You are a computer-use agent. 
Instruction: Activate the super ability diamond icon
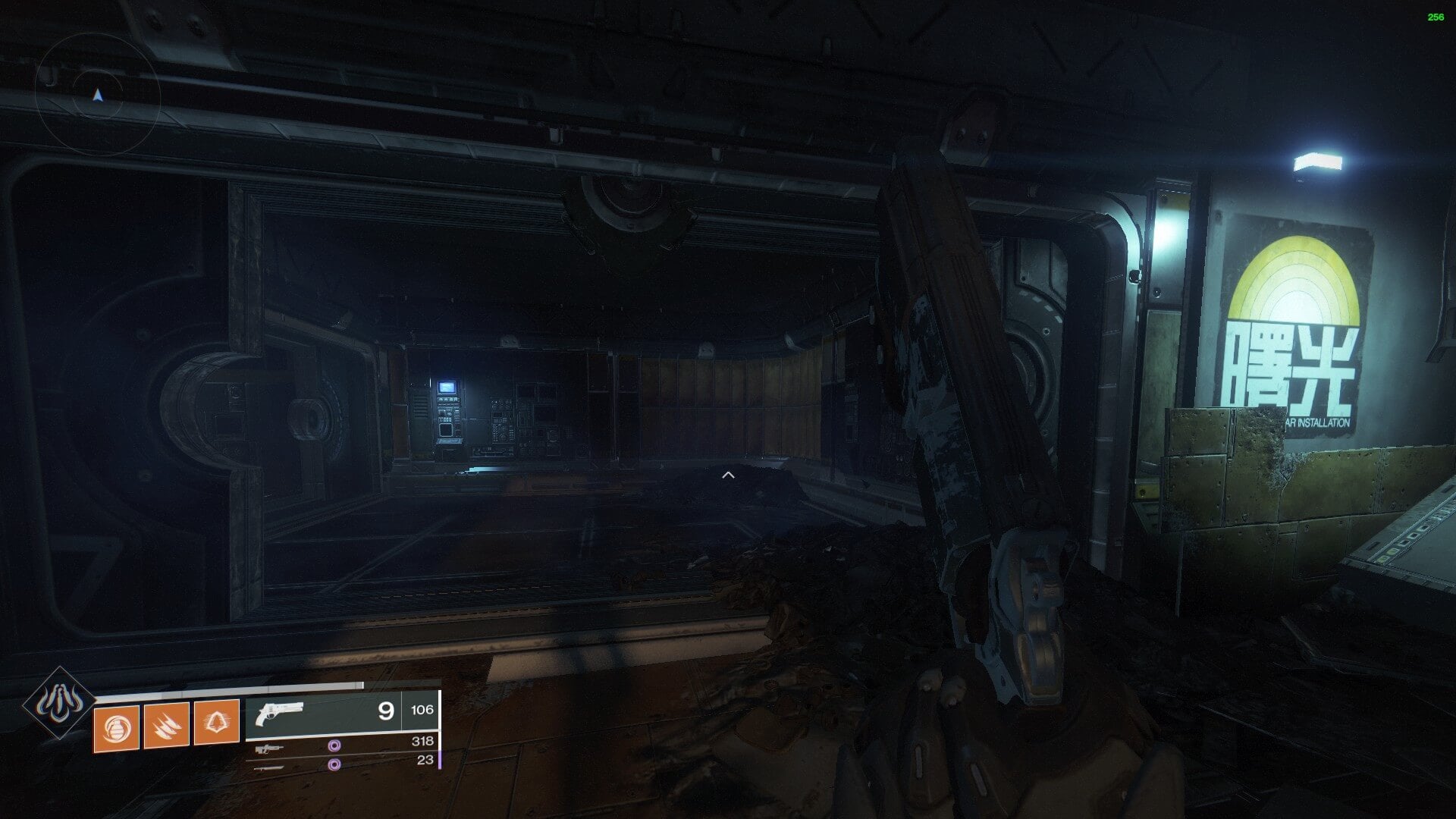[58, 704]
